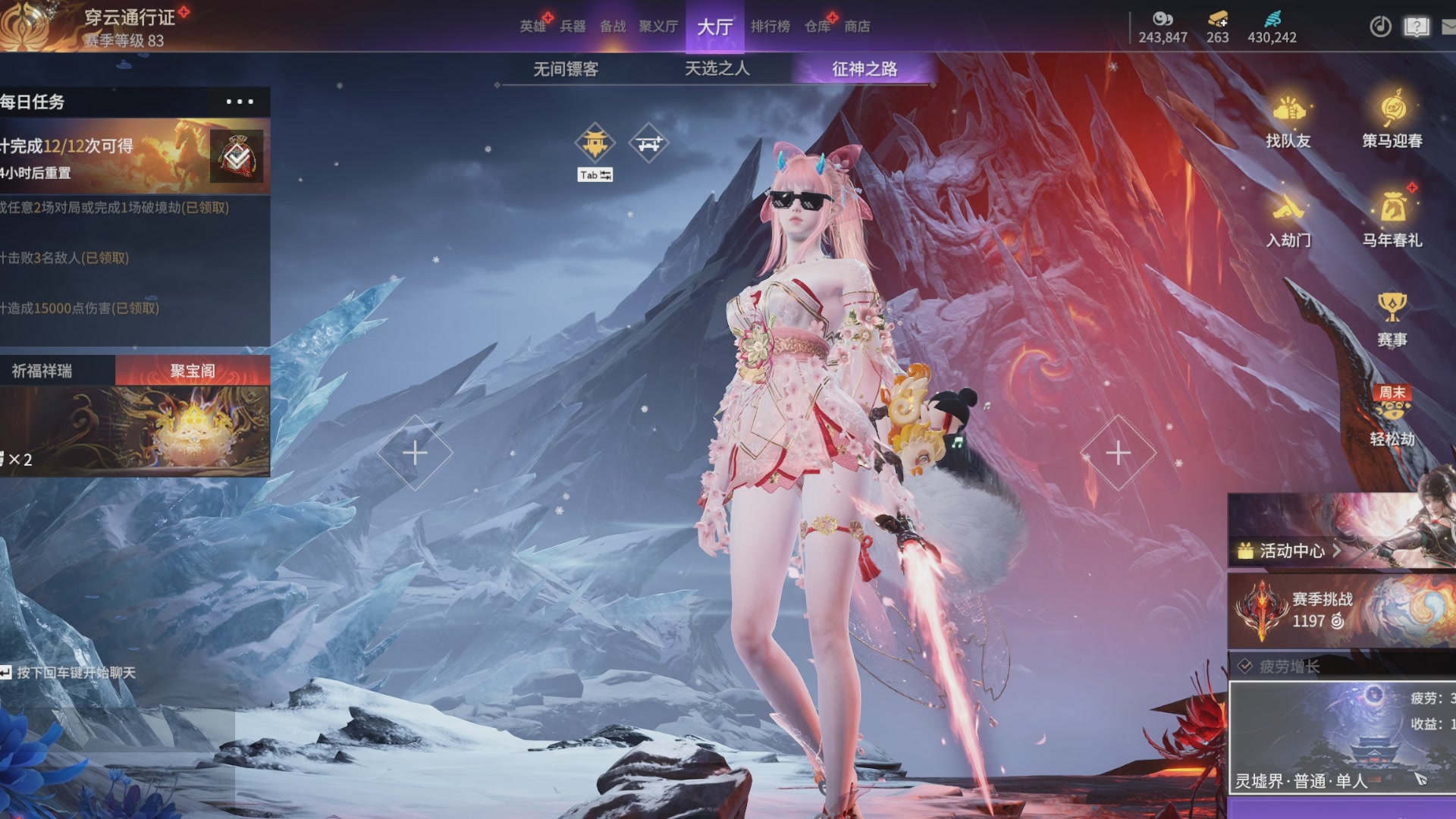The width and height of the screenshot is (1456, 819).
Task: Visit the 商店 shop
Action: (x=857, y=27)
